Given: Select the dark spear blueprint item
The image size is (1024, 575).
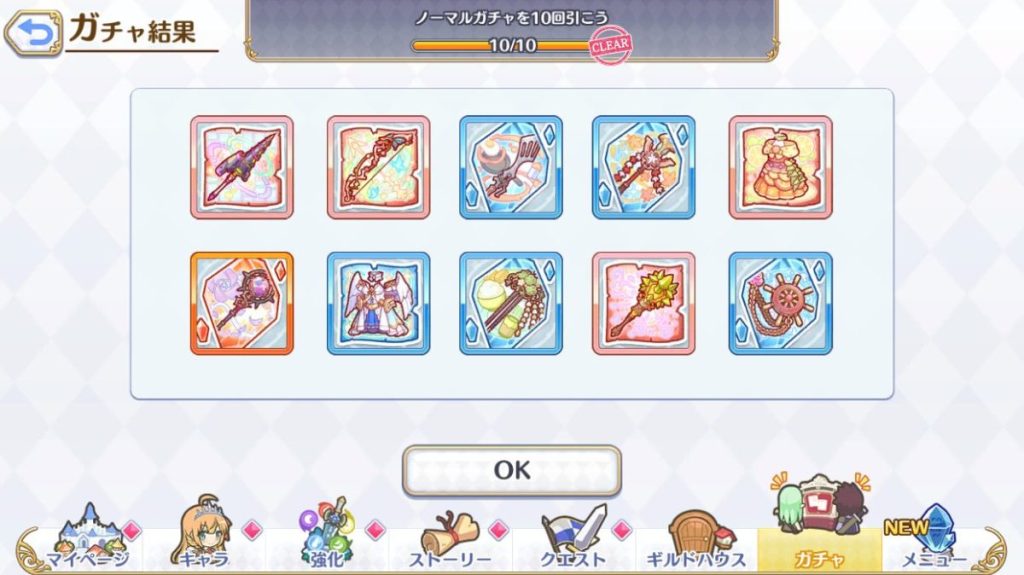Looking at the screenshot, I should 242,167.
